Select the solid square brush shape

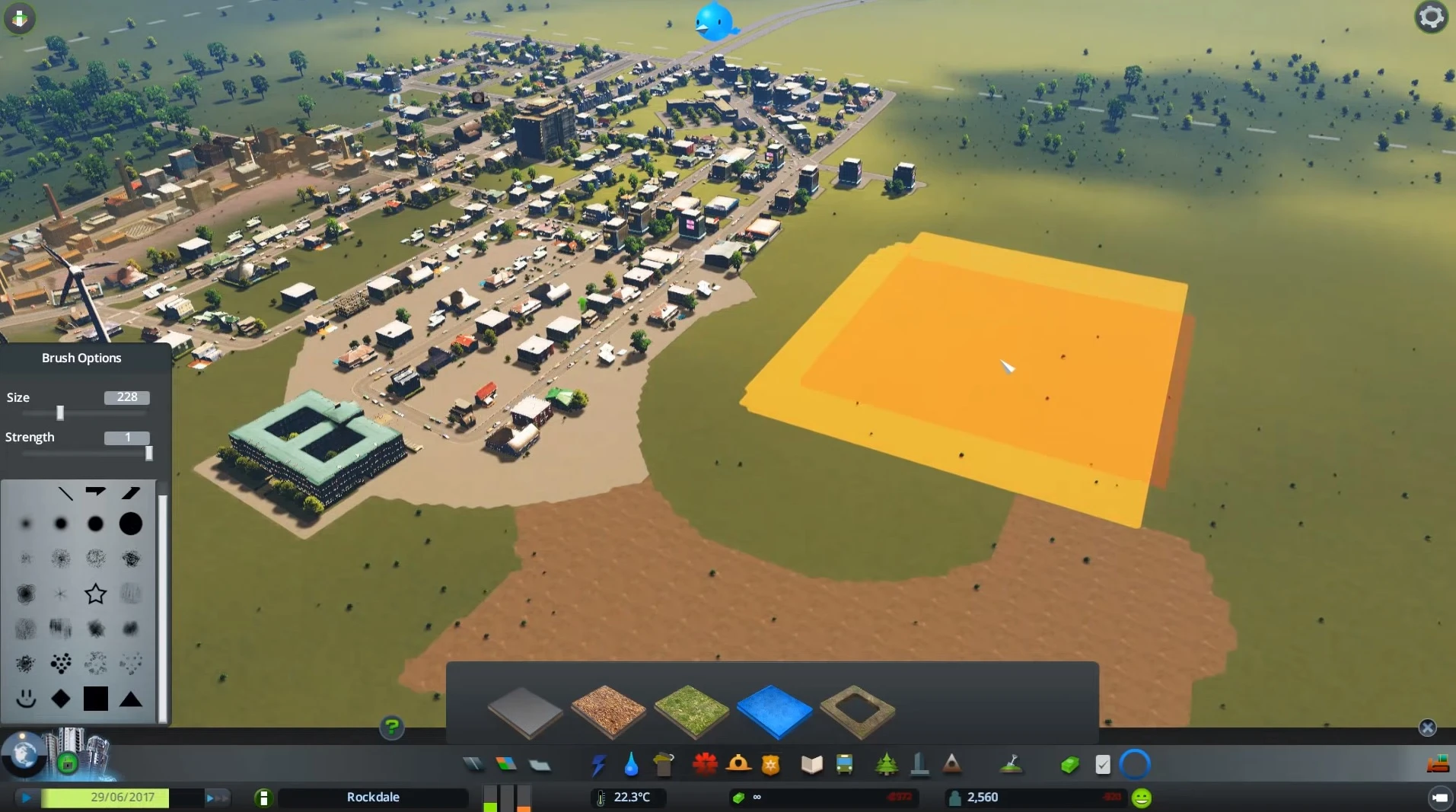tap(96, 698)
